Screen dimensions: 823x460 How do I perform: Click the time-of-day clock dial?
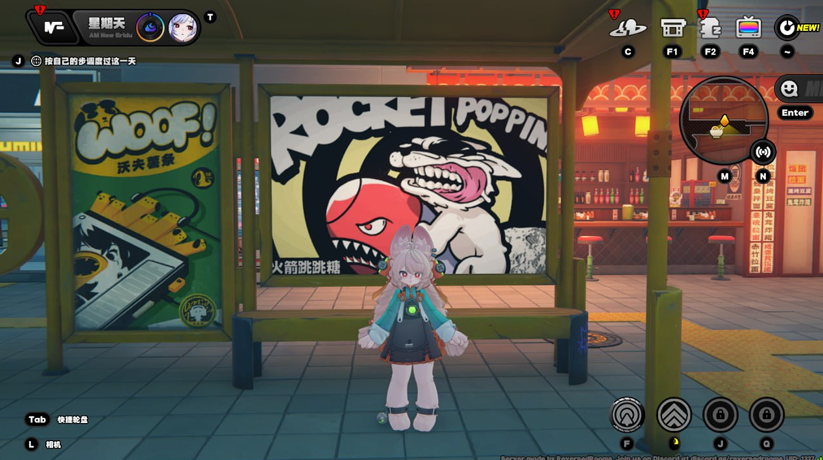coord(150,28)
